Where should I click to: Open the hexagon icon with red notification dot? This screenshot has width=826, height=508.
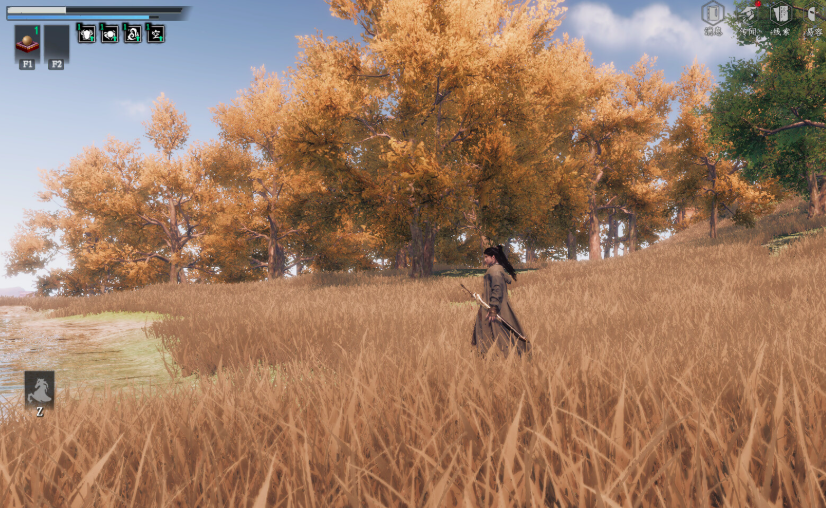[747, 14]
